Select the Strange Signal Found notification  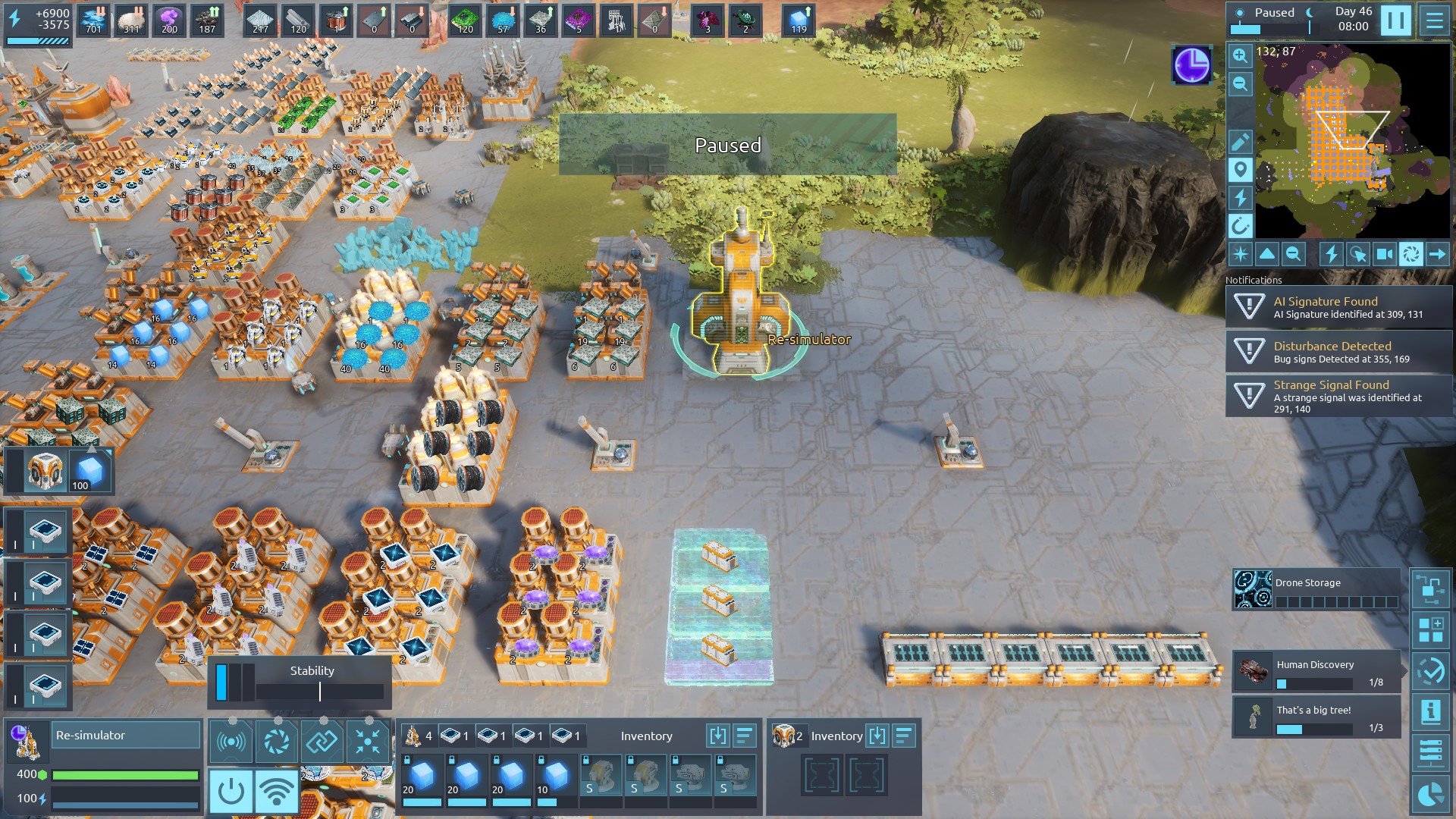coord(1338,396)
